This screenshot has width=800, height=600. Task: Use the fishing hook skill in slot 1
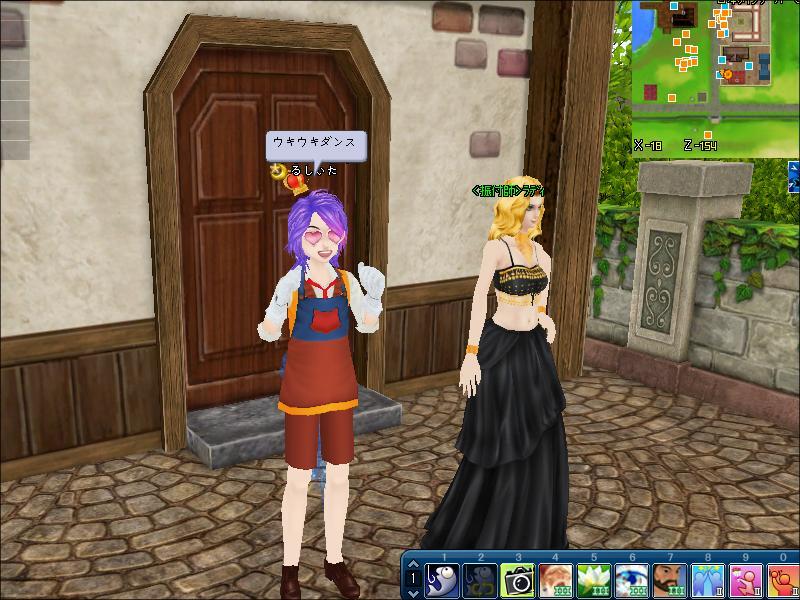pos(443,580)
